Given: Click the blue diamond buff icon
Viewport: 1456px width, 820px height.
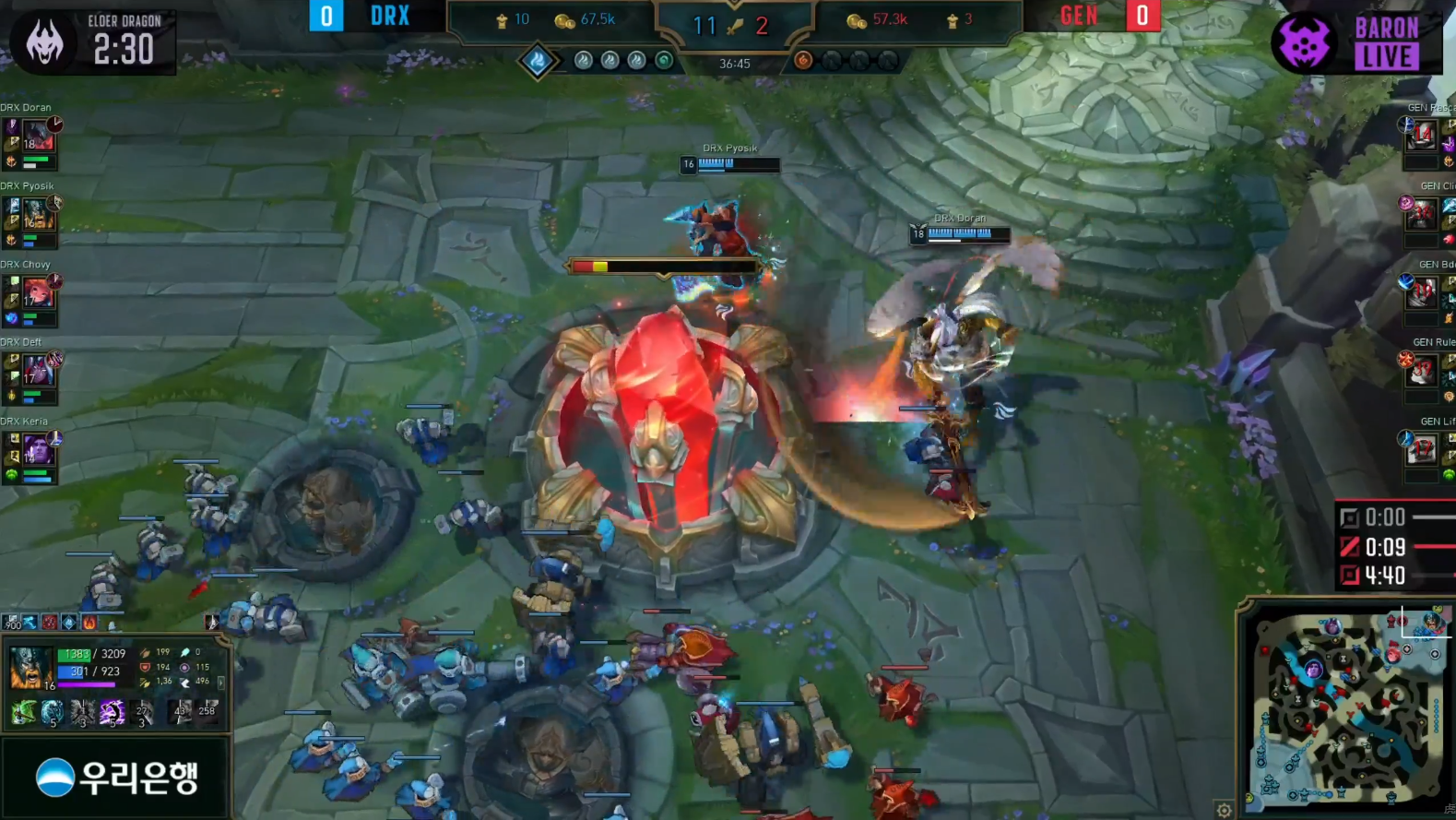Looking at the screenshot, I should (x=69, y=624).
